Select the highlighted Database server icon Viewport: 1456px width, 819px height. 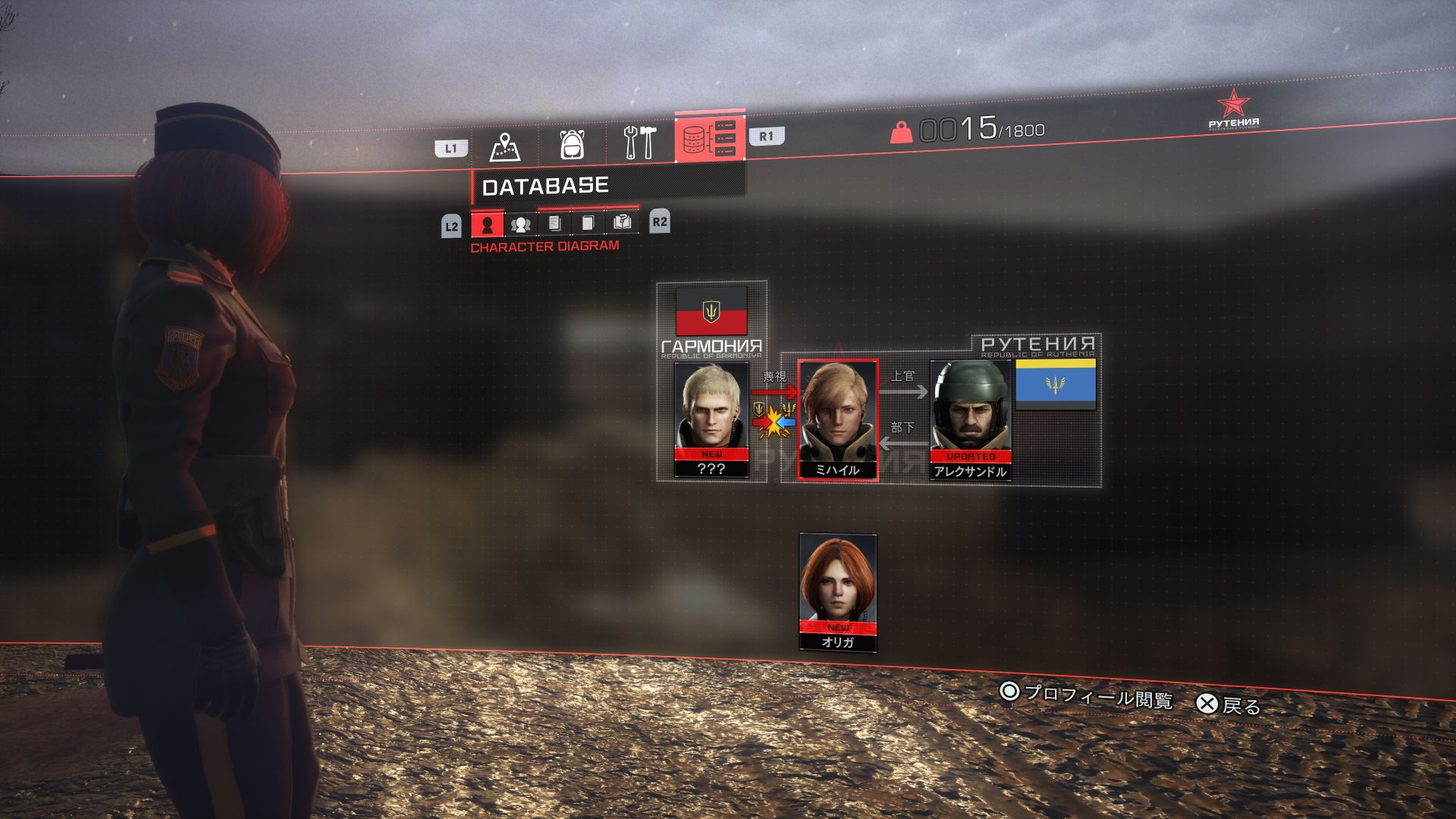point(711,141)
